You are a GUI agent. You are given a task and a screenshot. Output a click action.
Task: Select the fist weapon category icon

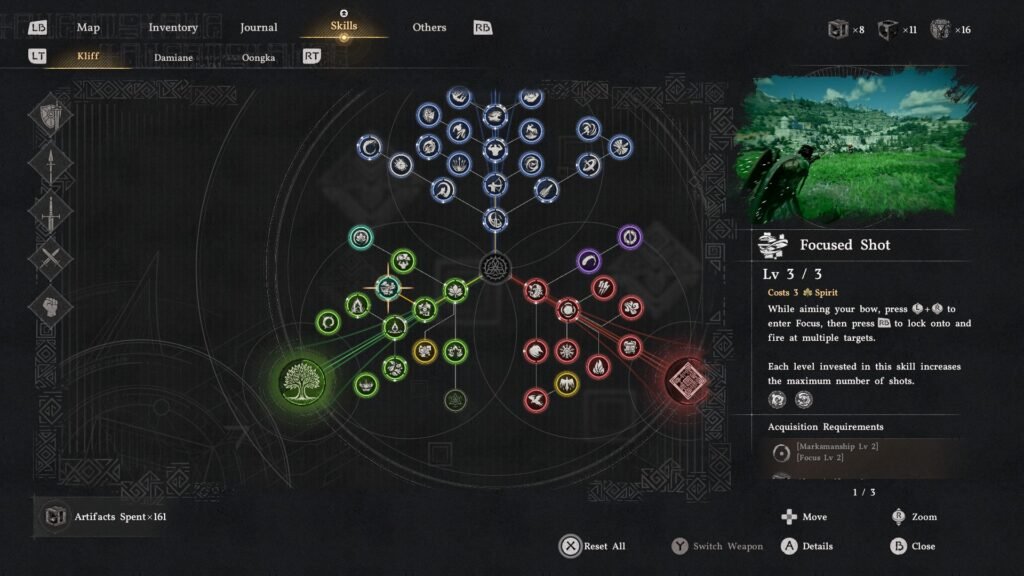pyautogui.click(x=52, y=307)
